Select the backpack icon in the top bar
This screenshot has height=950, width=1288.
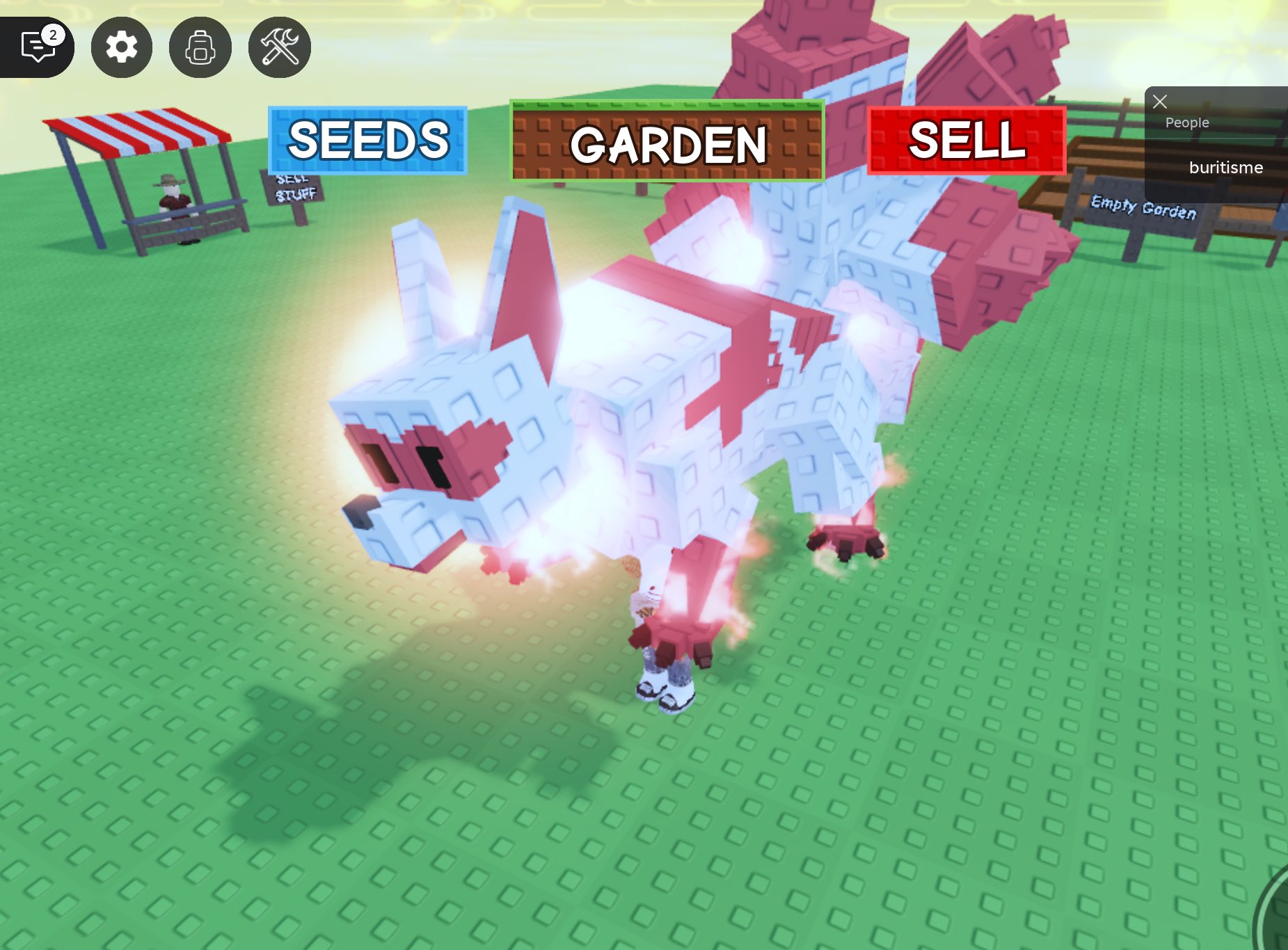(x=200, y=47)
